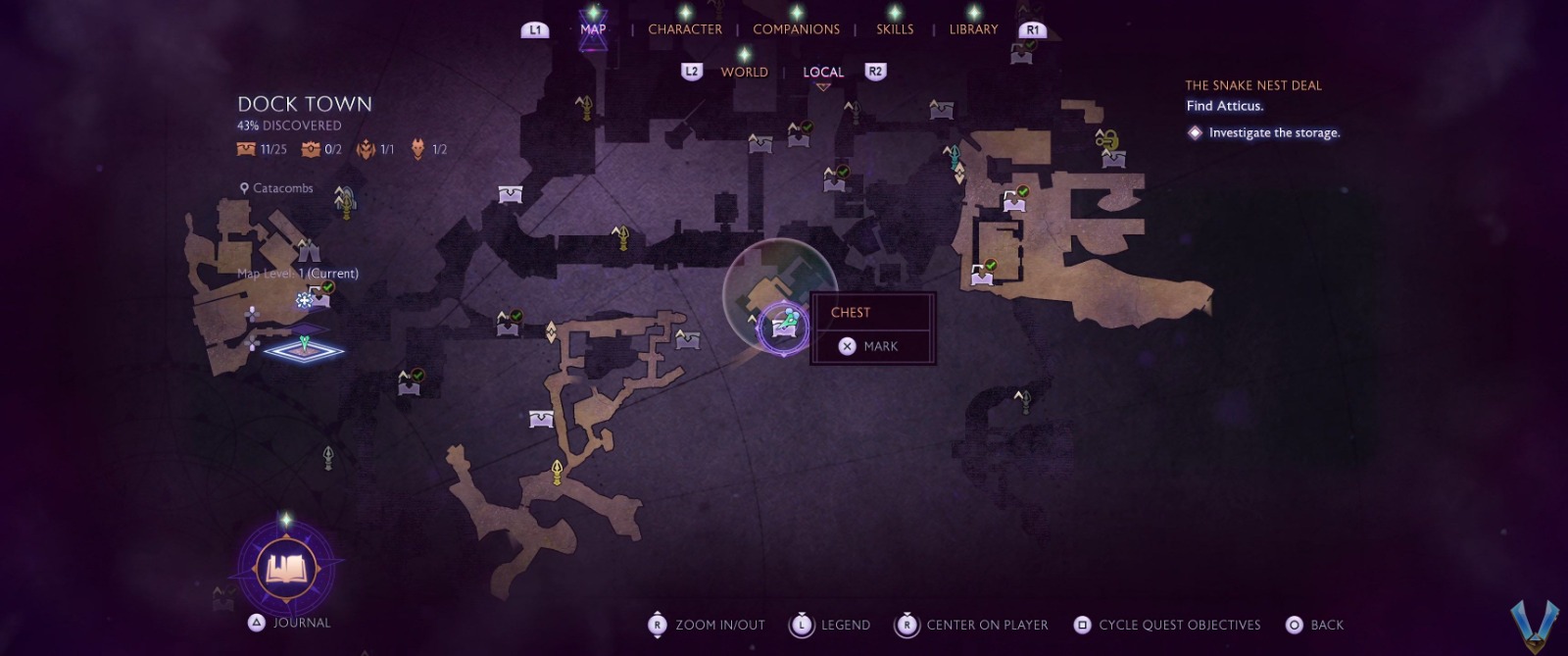
Task: Switch to the World map view
Action: tap(744, 72)
